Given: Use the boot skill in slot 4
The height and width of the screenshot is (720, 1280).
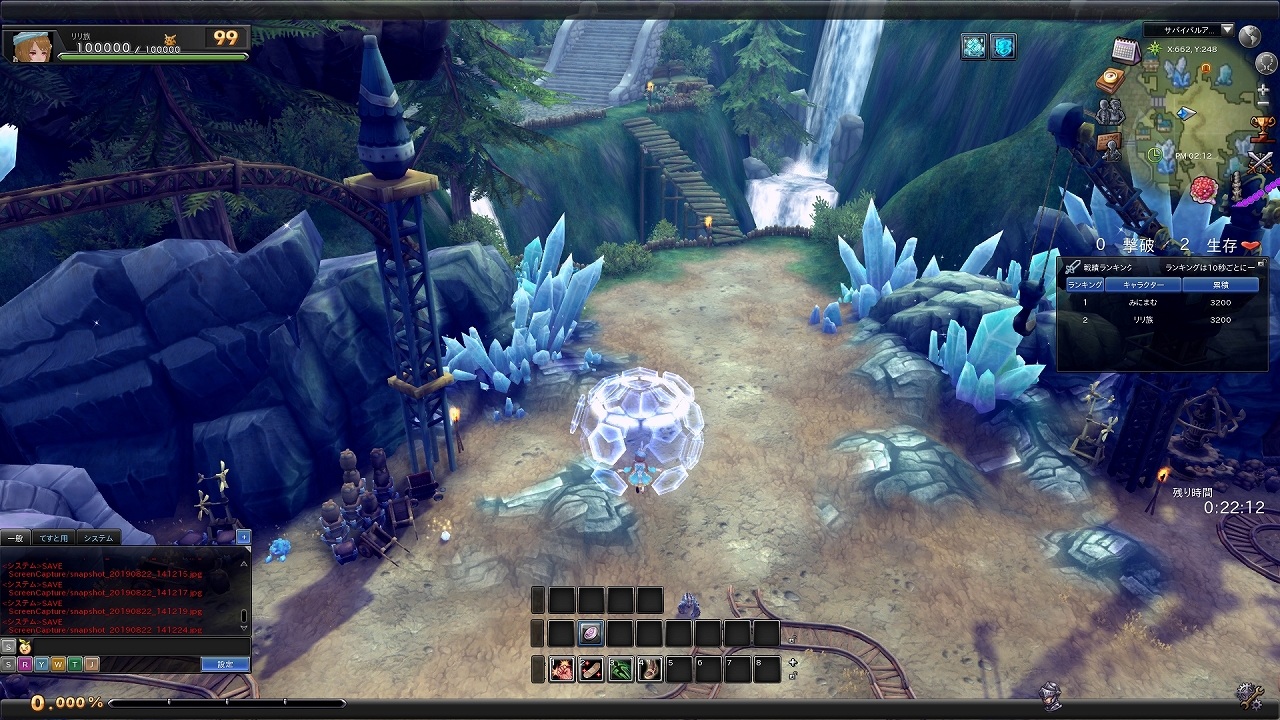Looking at the screenshot, I should pos(650,669).
